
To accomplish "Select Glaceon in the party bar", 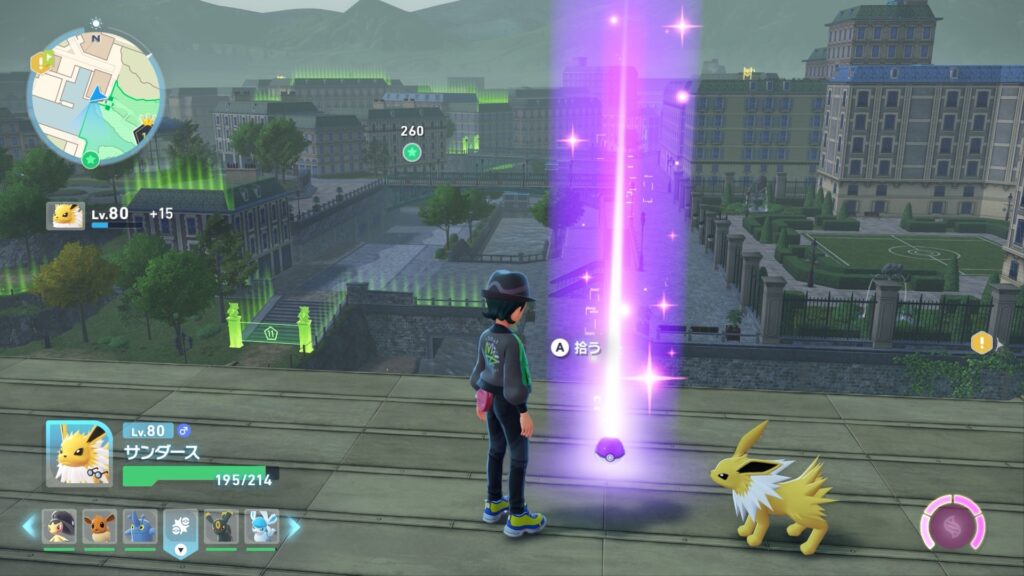I will pyautogui.click(x=261, y=526).
